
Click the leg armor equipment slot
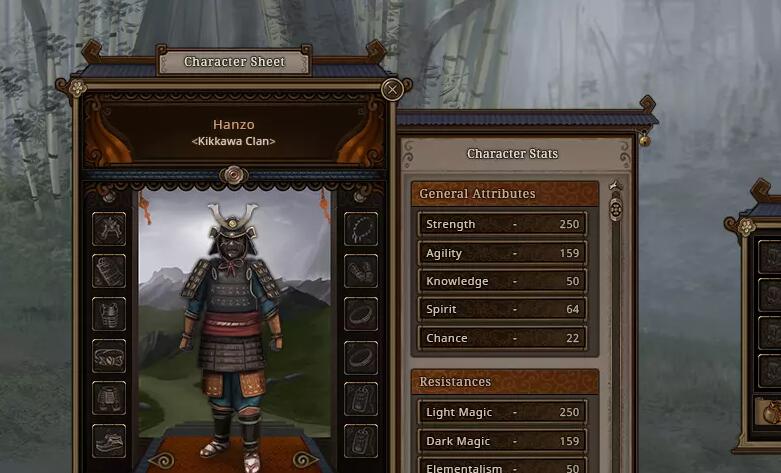coord(109,398)
